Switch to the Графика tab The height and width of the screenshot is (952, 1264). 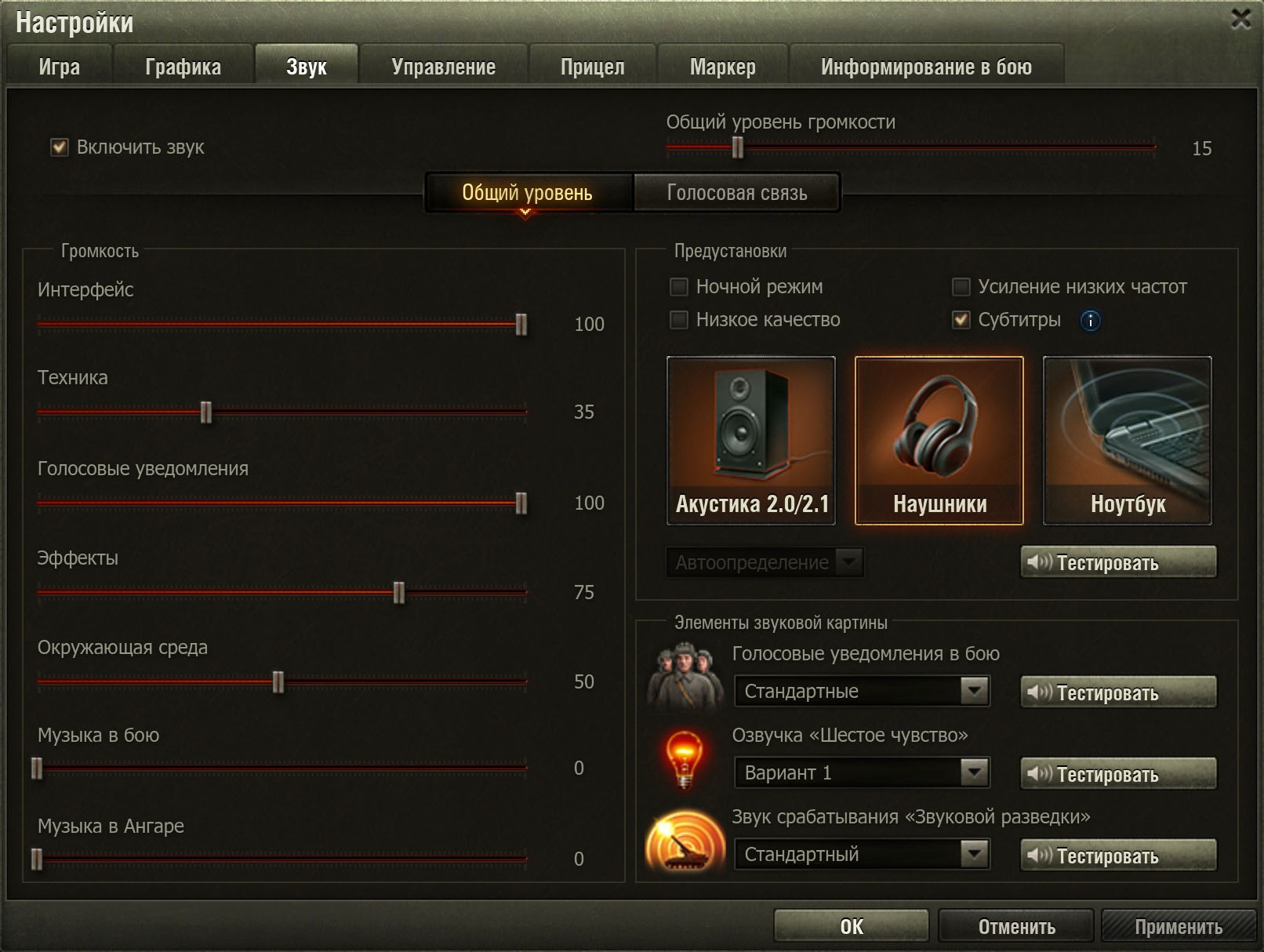point(183,67)
